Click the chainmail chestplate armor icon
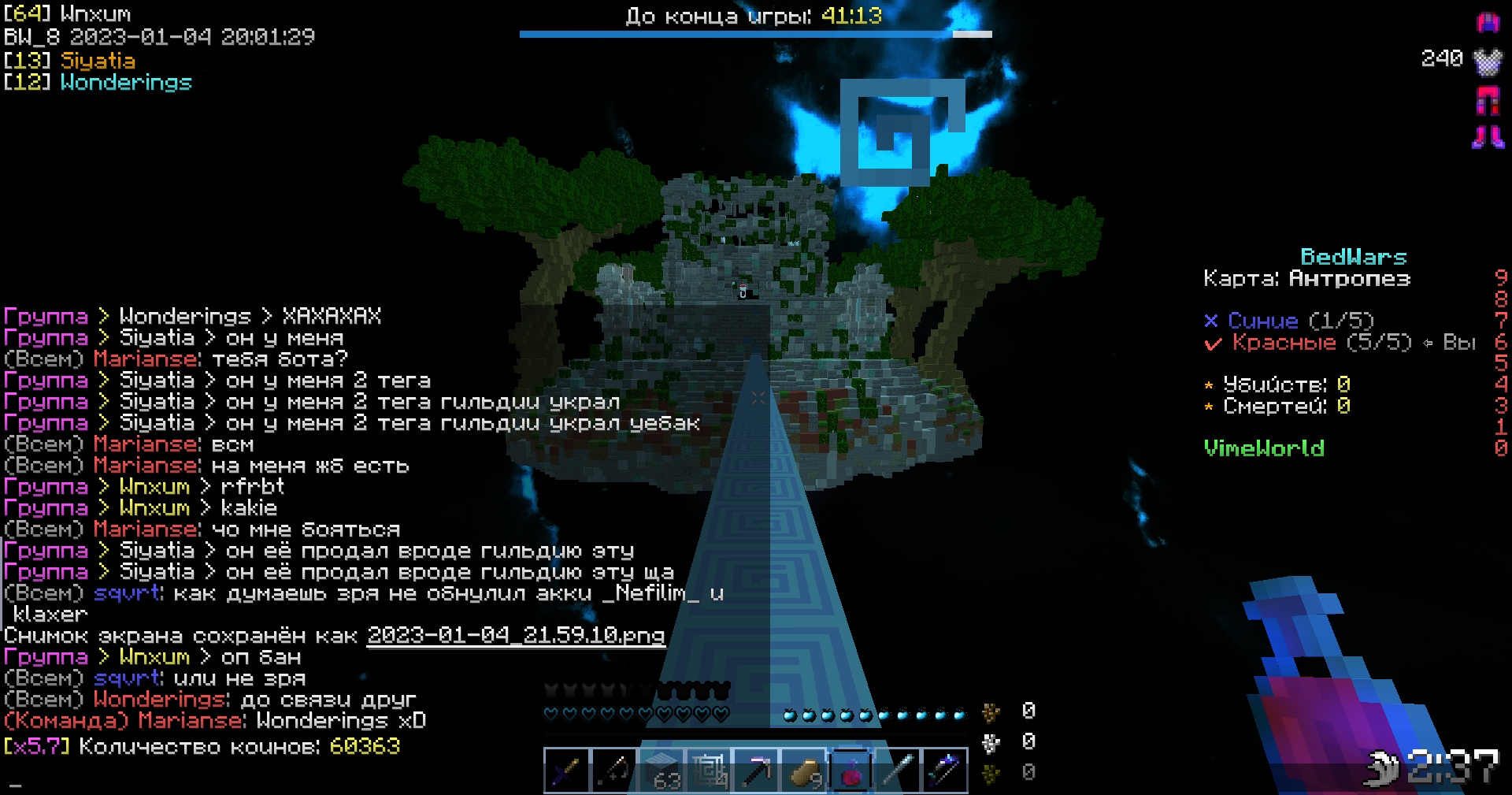 tap(1488, 61)
